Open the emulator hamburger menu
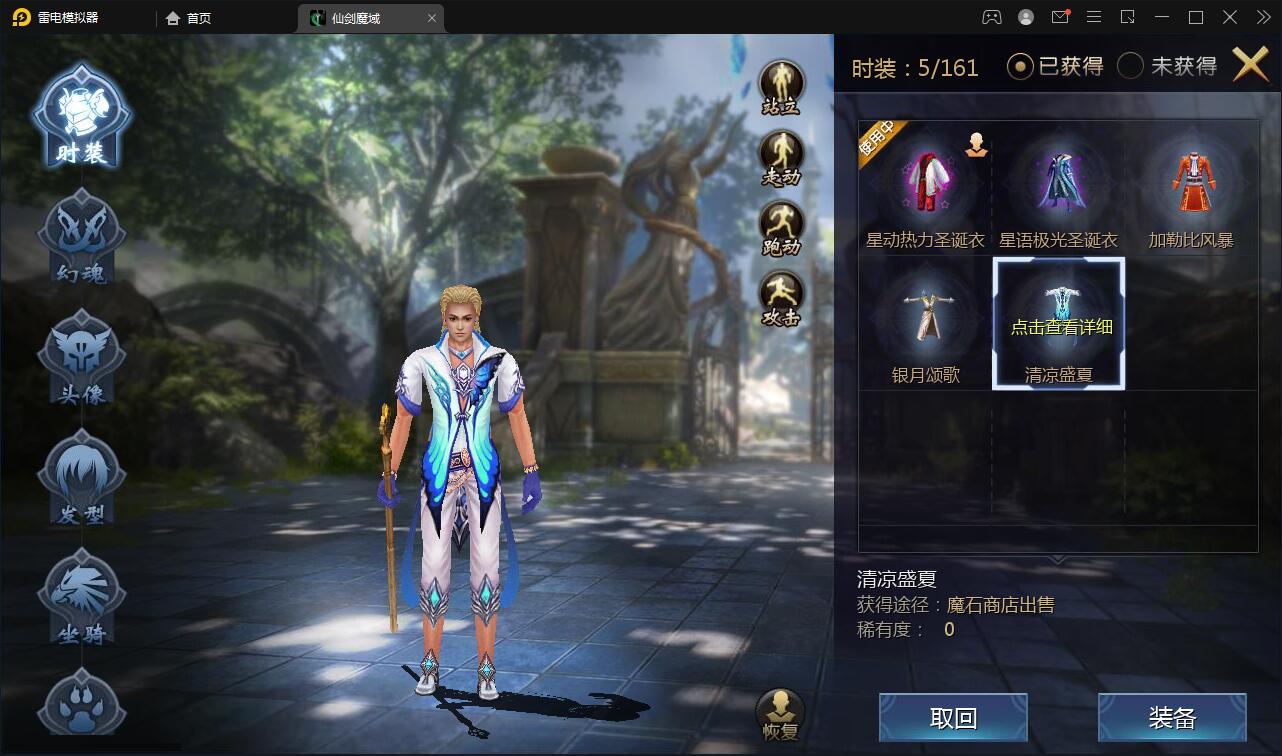1282x756 pixels. pyautogui.click(x=1095, y=17)
